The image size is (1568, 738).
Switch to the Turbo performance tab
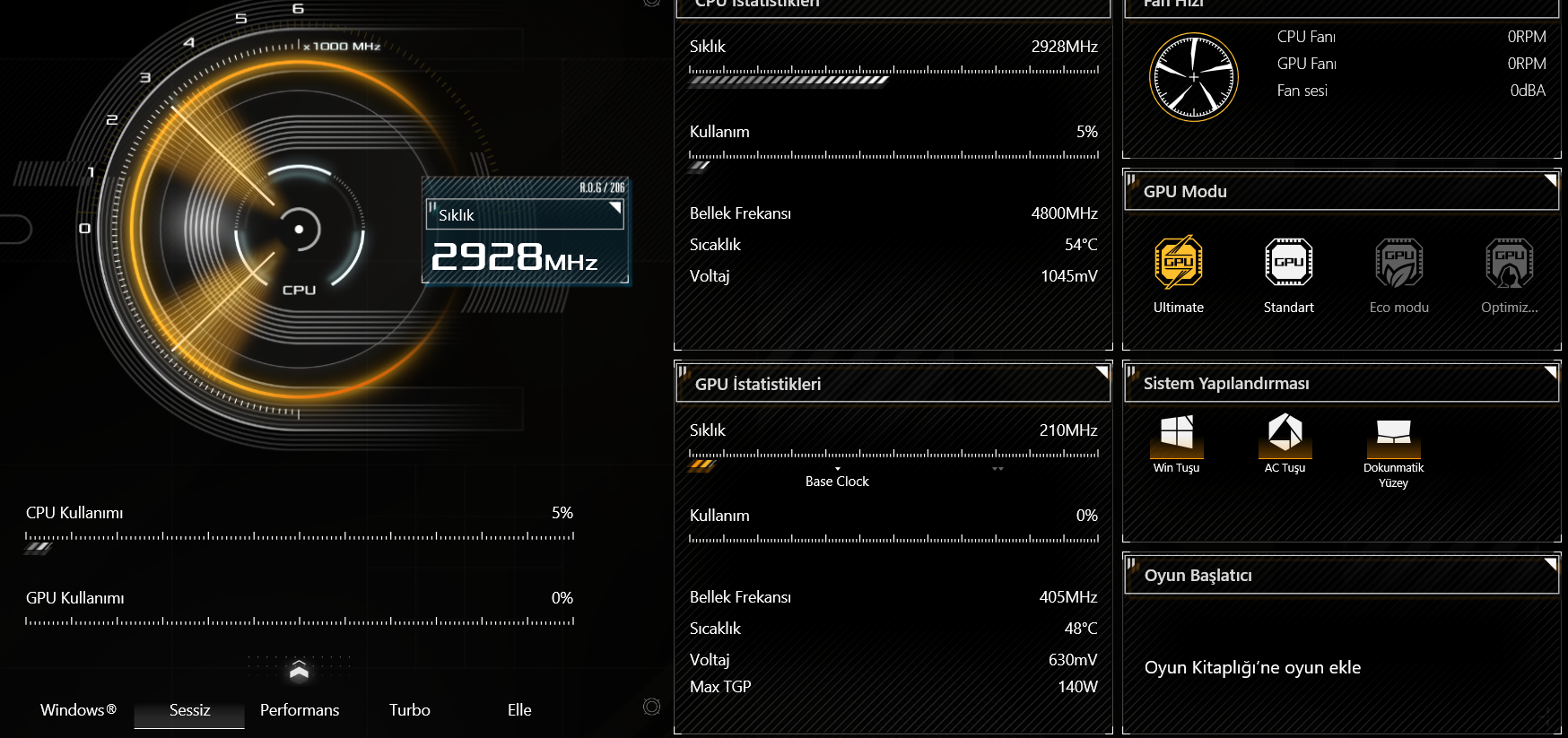(409, 709)
